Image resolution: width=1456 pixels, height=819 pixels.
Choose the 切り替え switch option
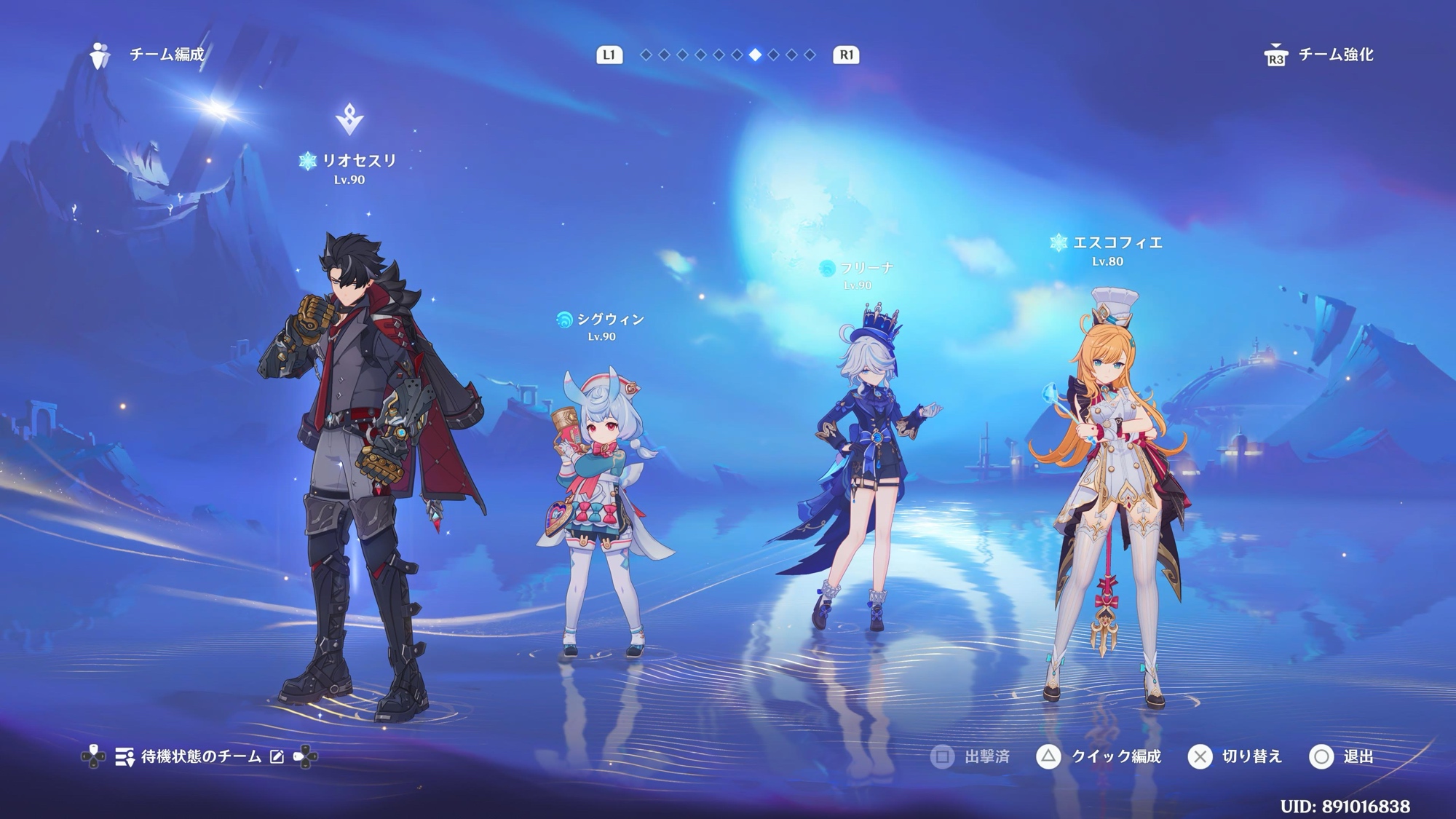tap(1235, 757)
